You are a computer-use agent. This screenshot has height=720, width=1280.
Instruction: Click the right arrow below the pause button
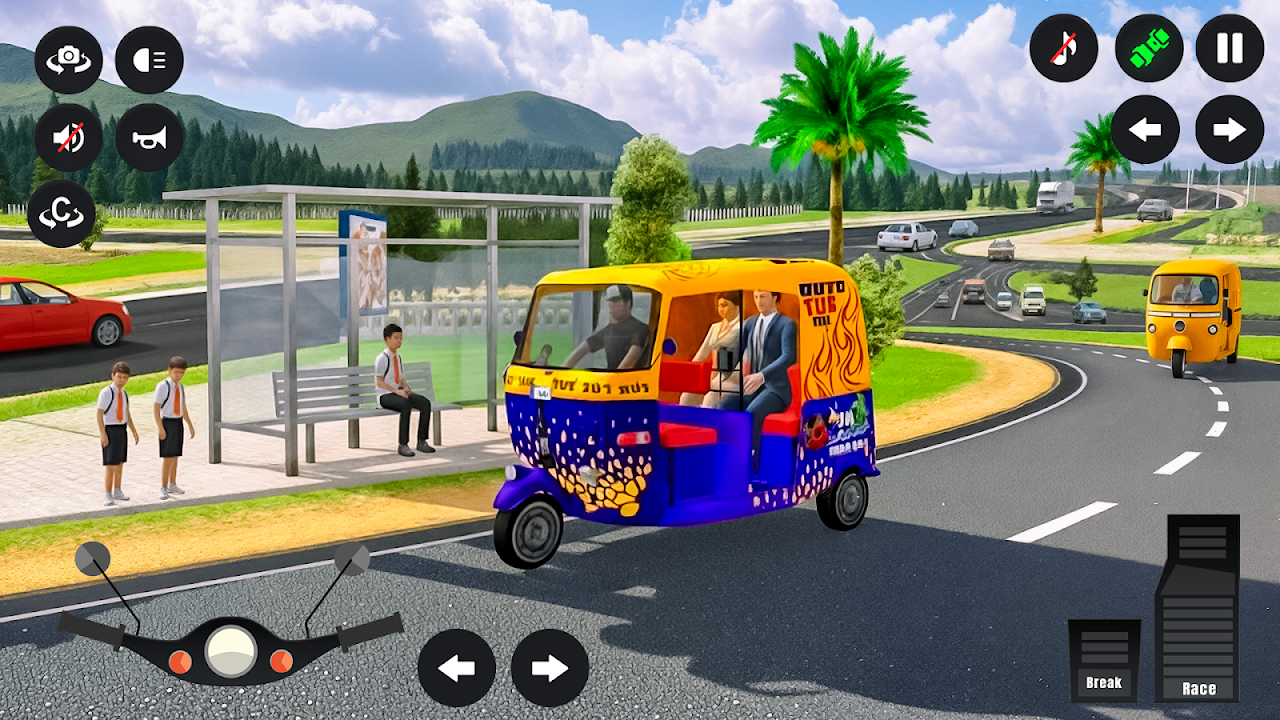(1230, 129)
